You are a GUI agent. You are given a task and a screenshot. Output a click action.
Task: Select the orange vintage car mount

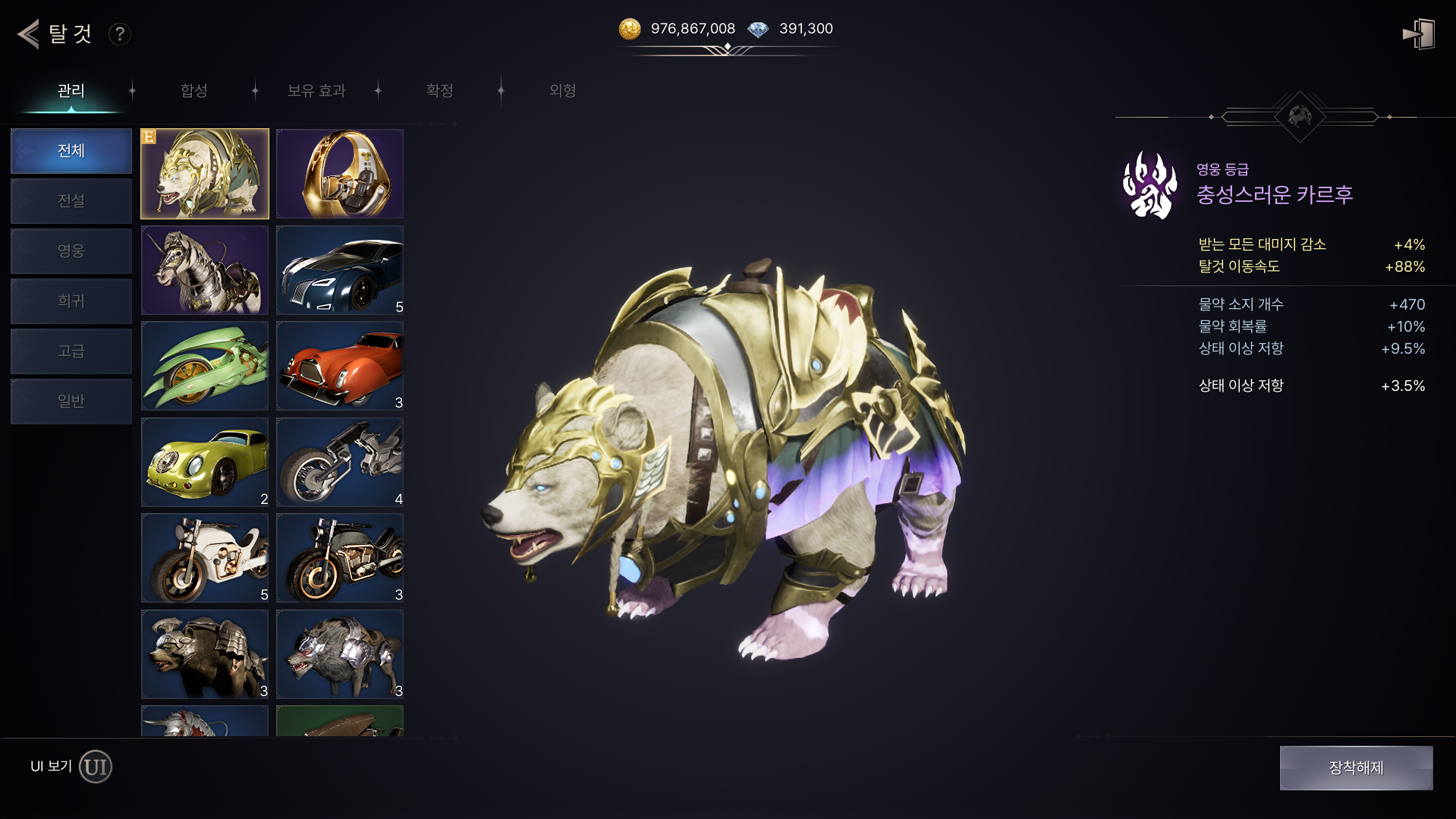(x=340, y=366)
